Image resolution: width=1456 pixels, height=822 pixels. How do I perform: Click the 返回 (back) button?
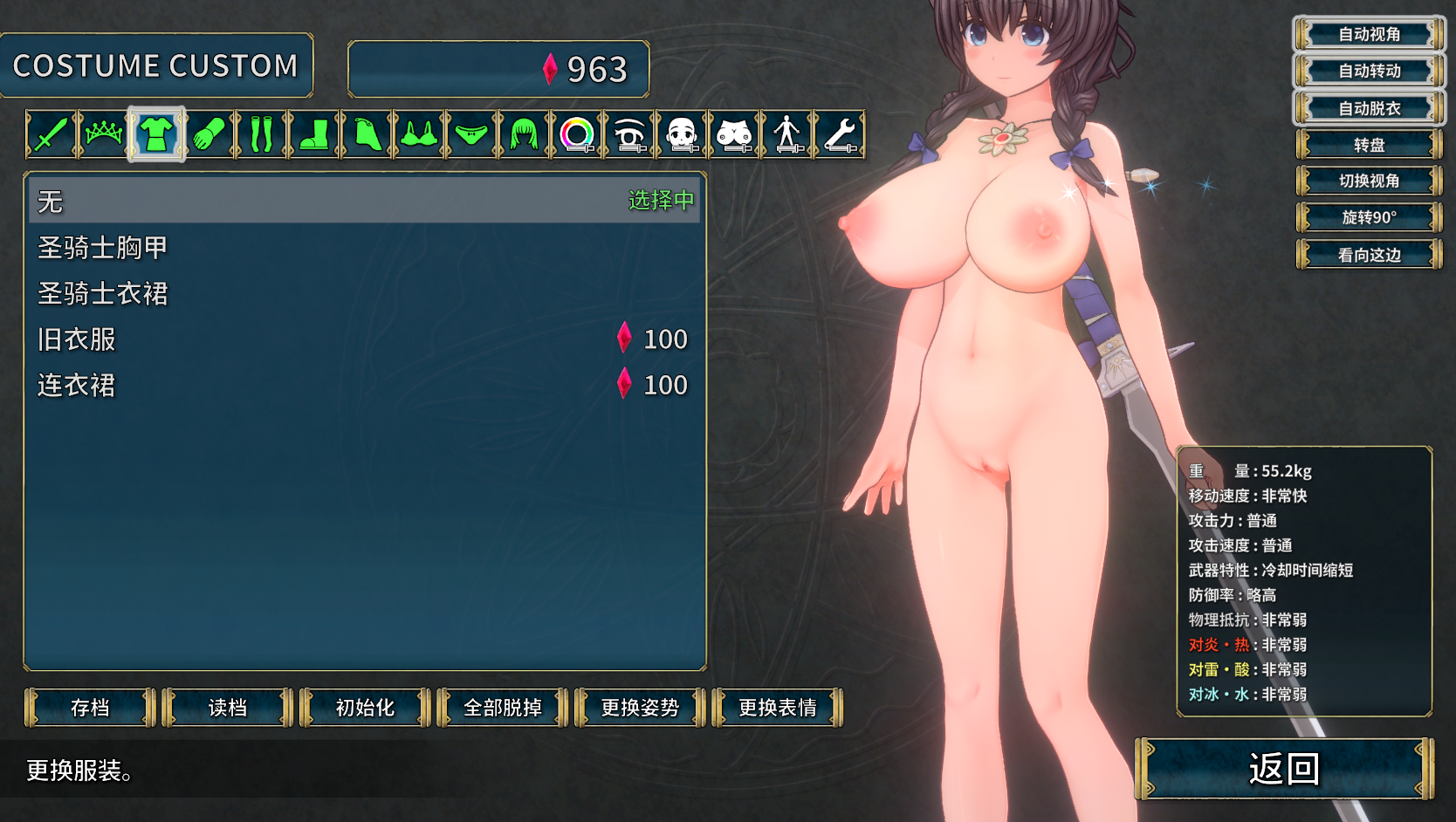click(x=1283, y=769)
